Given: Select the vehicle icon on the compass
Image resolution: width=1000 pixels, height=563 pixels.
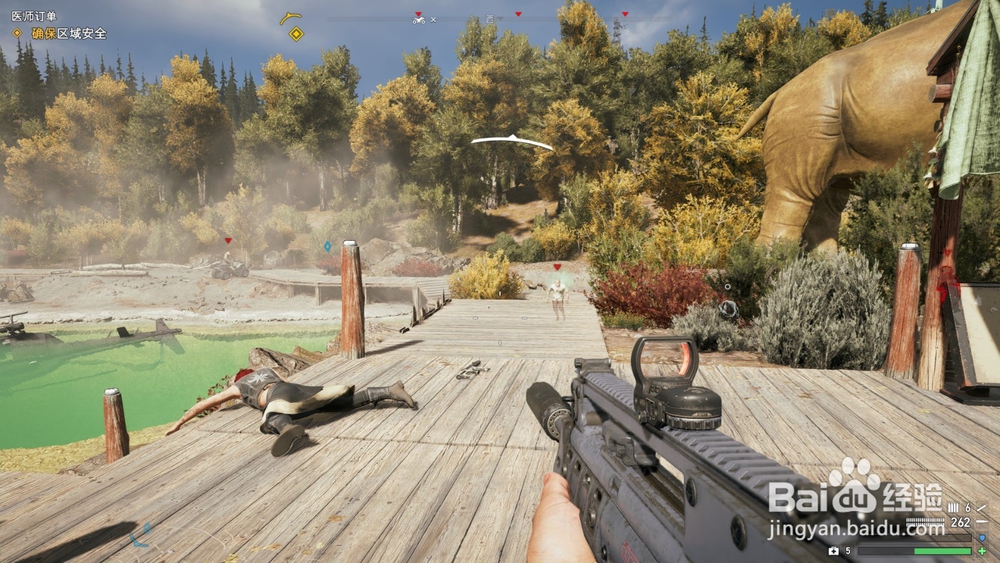Looking at the screenshot, I should 419,18.
